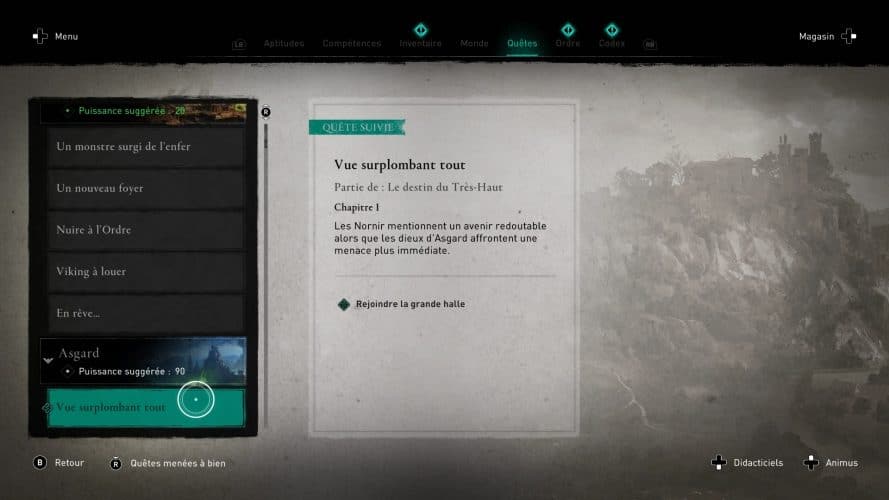Switch to the Aptitudes tab
The image size is (889, 500).
pos(284,43)
